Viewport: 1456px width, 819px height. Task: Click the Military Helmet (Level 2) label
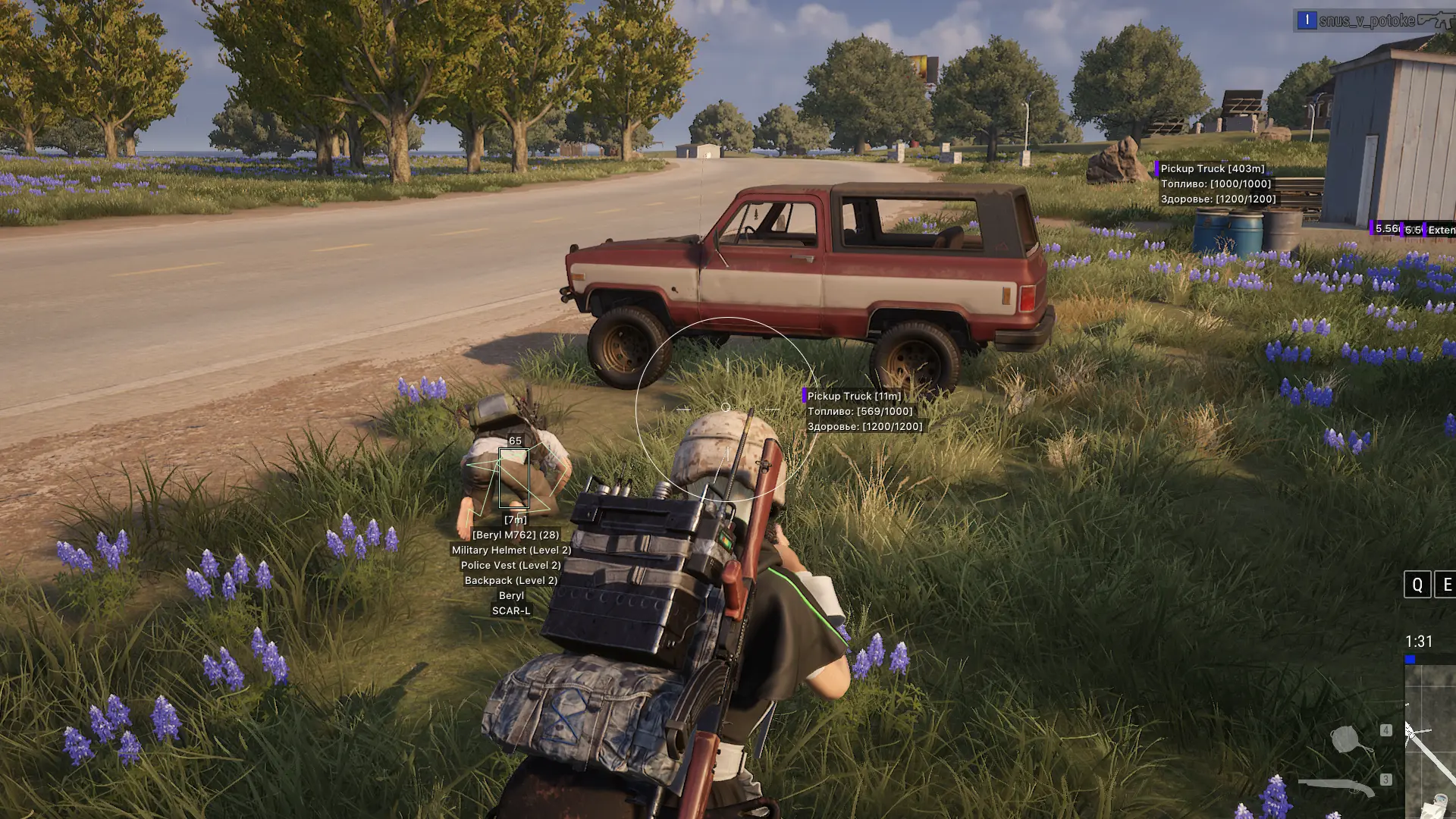(510, 550)
